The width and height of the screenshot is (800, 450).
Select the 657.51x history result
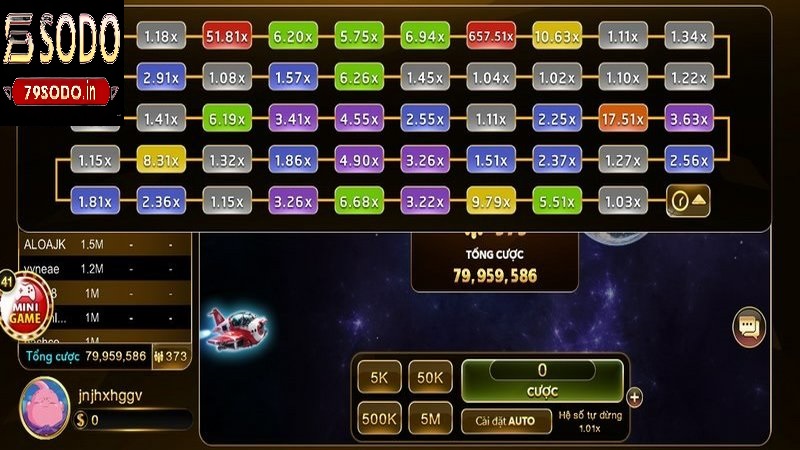click(x=490, y=37)
